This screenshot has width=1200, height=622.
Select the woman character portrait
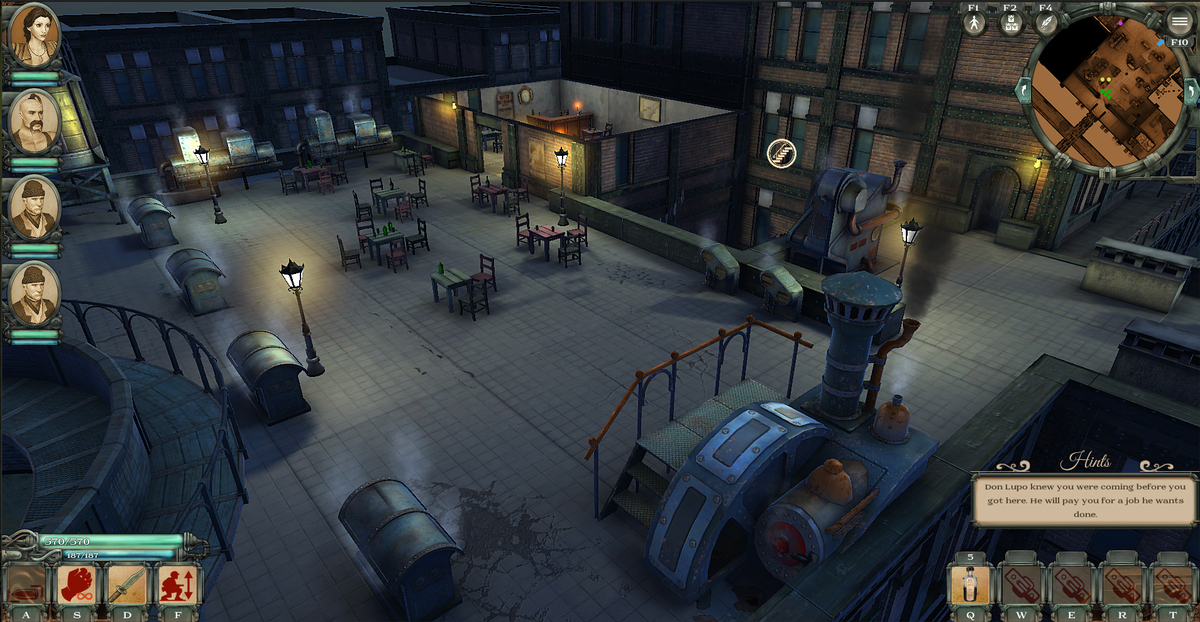click(x=34, y=36)
